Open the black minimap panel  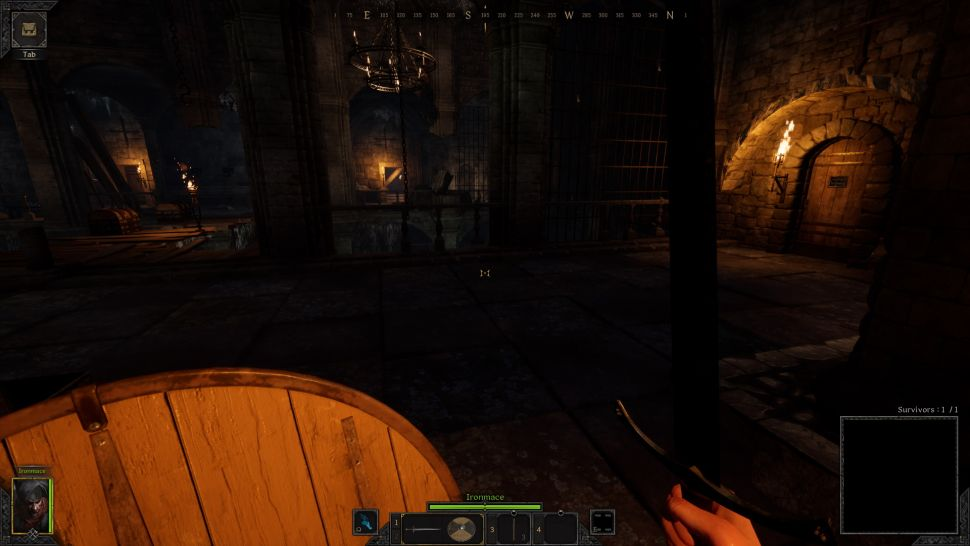pos(898,475)
